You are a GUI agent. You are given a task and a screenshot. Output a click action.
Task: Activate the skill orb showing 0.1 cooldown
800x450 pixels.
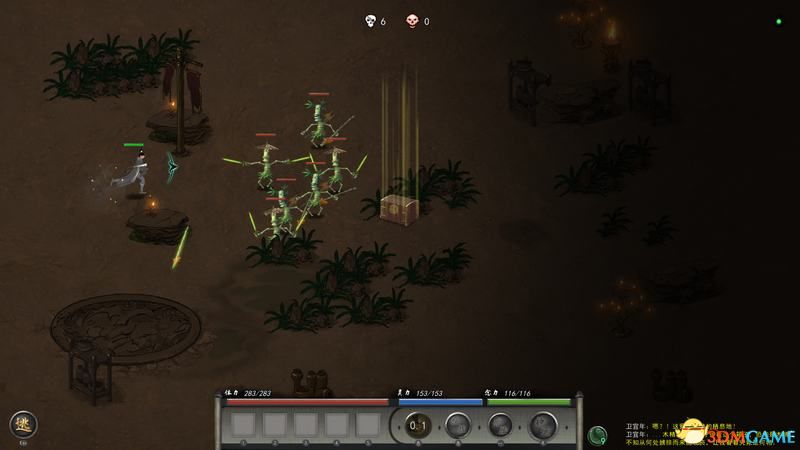(419, 425)
